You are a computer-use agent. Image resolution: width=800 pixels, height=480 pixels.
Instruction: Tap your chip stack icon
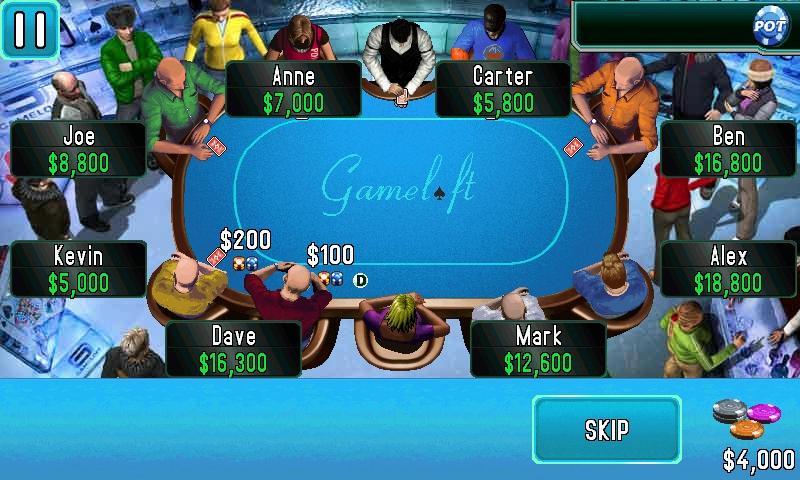click(x=747, y=419)
